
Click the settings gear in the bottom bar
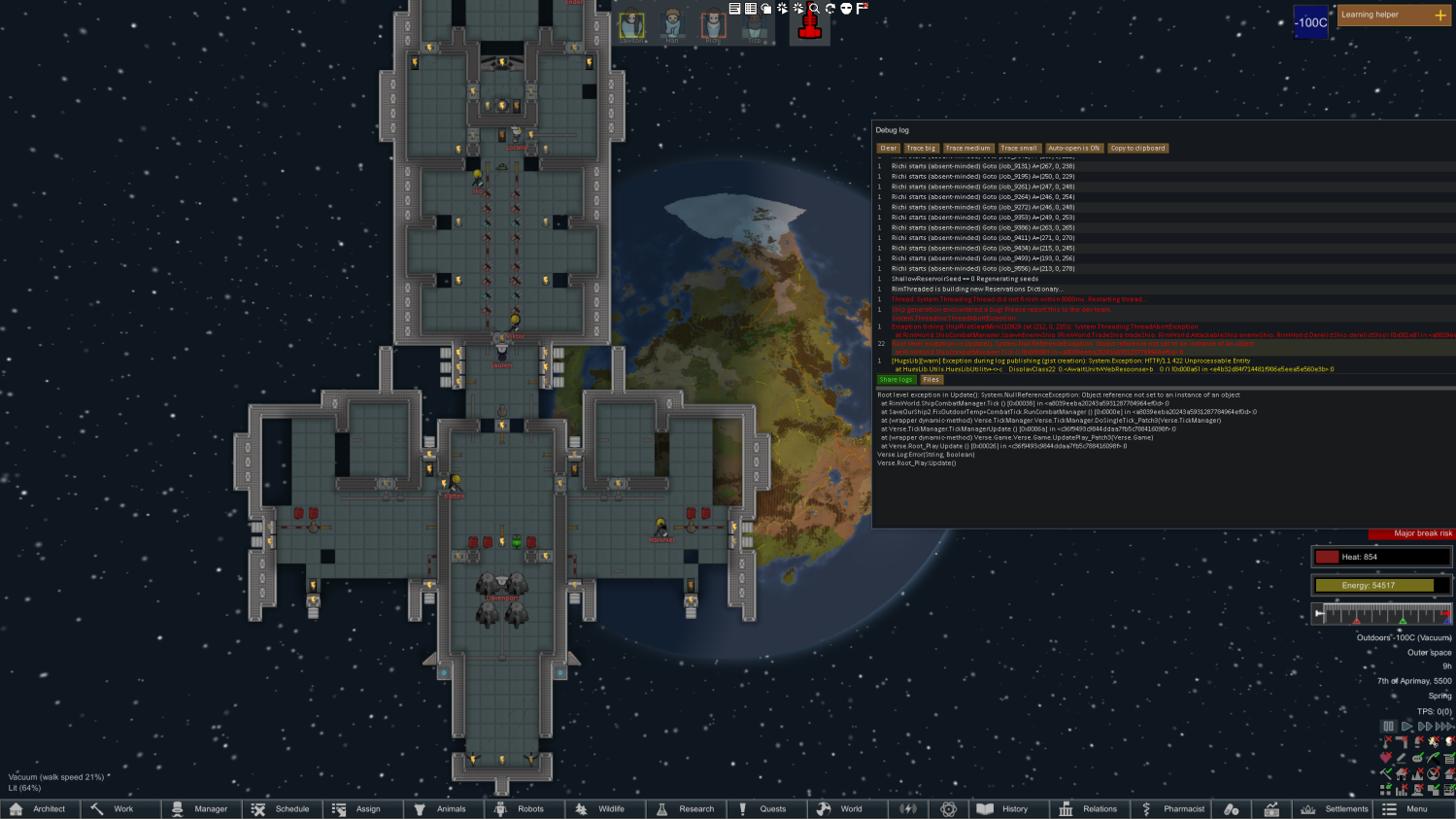coord(949,808)
